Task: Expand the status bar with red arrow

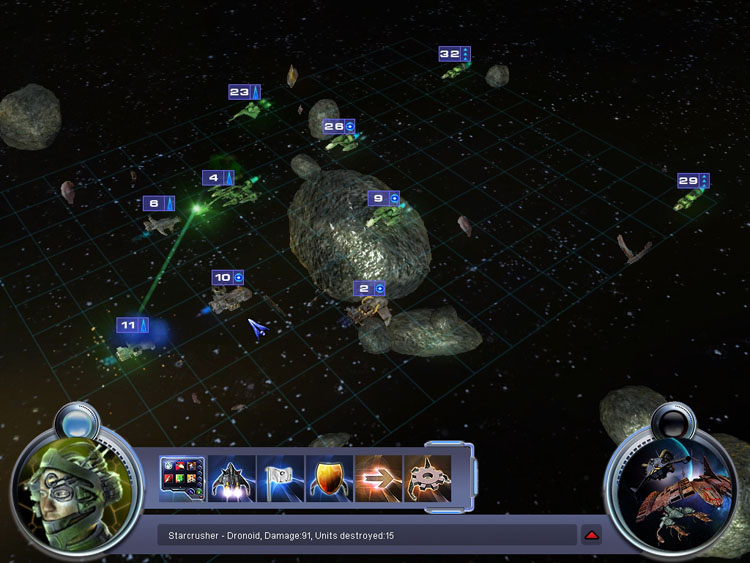Action: pos(592,535)
